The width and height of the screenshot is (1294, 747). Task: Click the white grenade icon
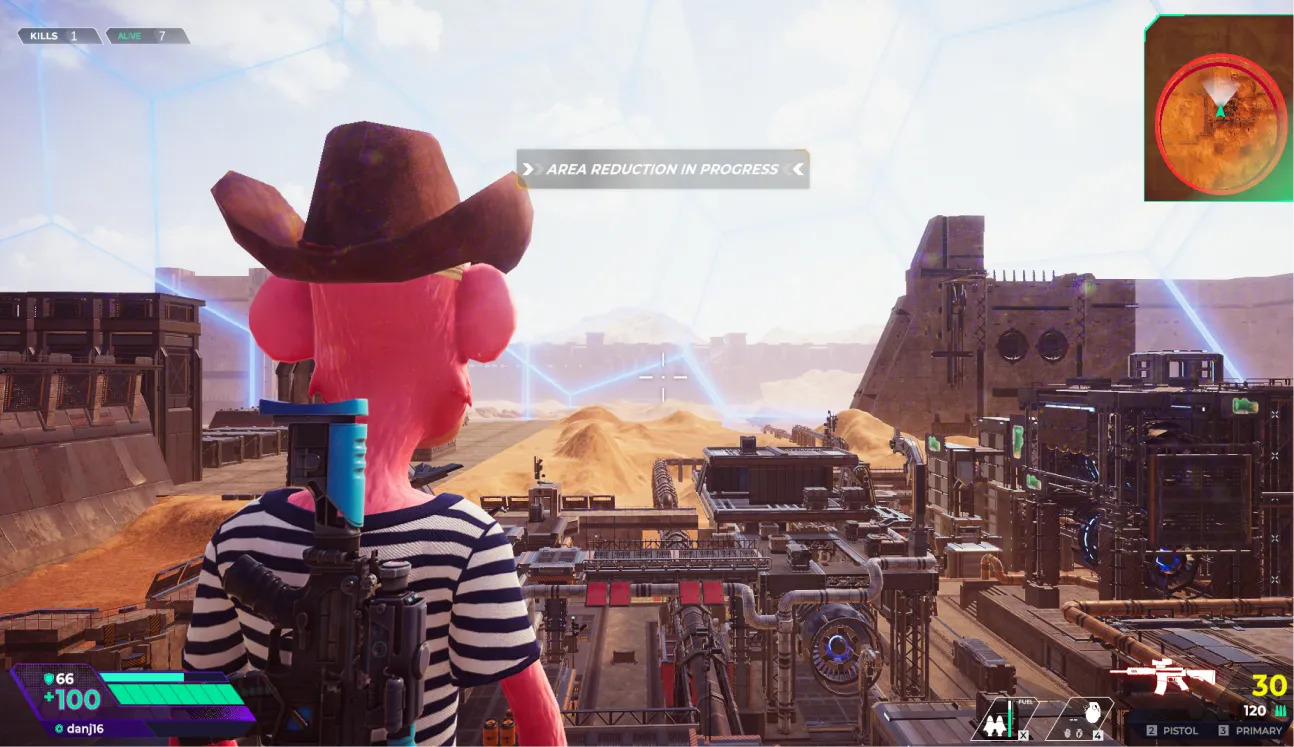[1093, 712]
